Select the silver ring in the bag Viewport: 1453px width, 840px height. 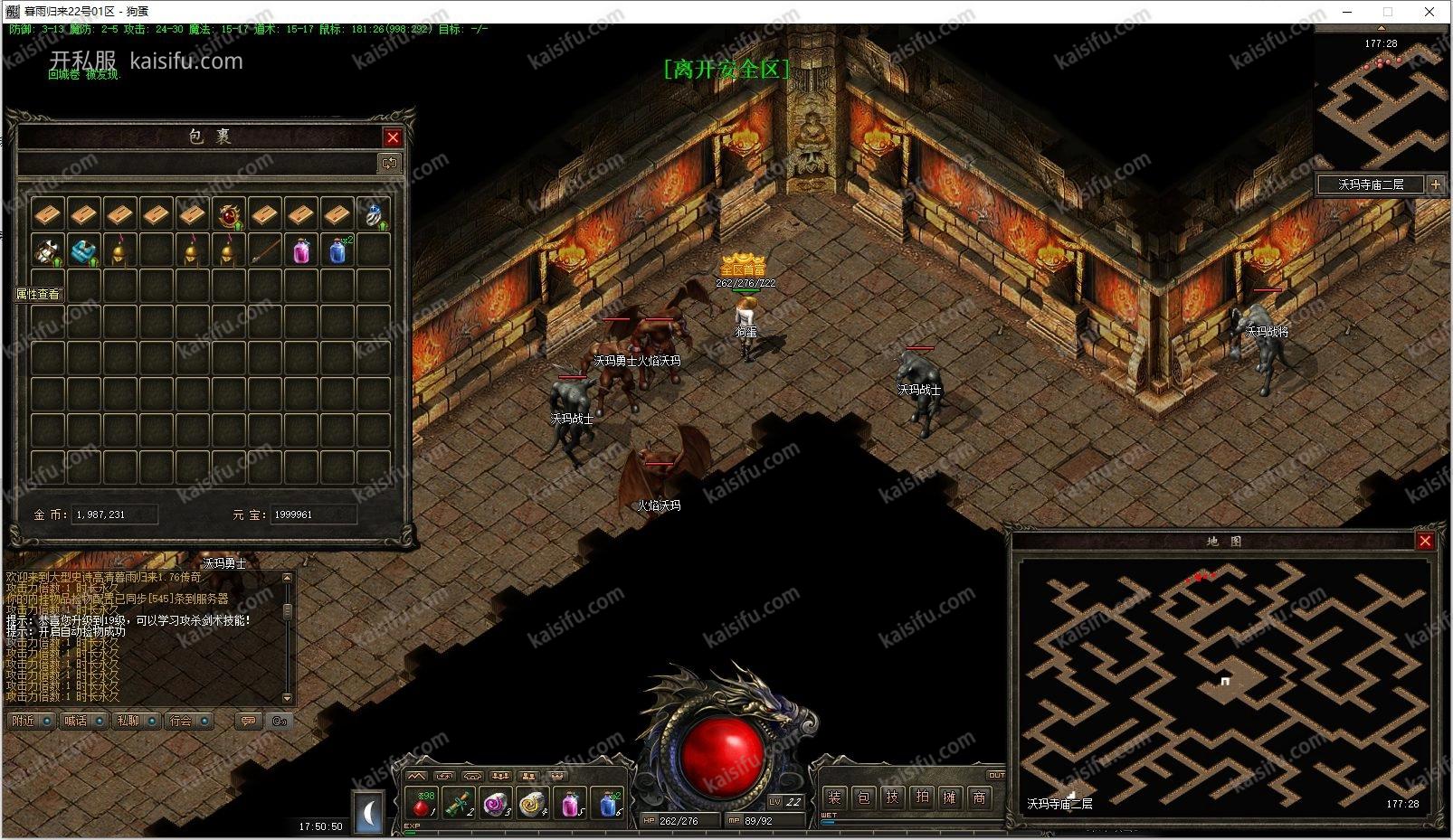[374, 215]
